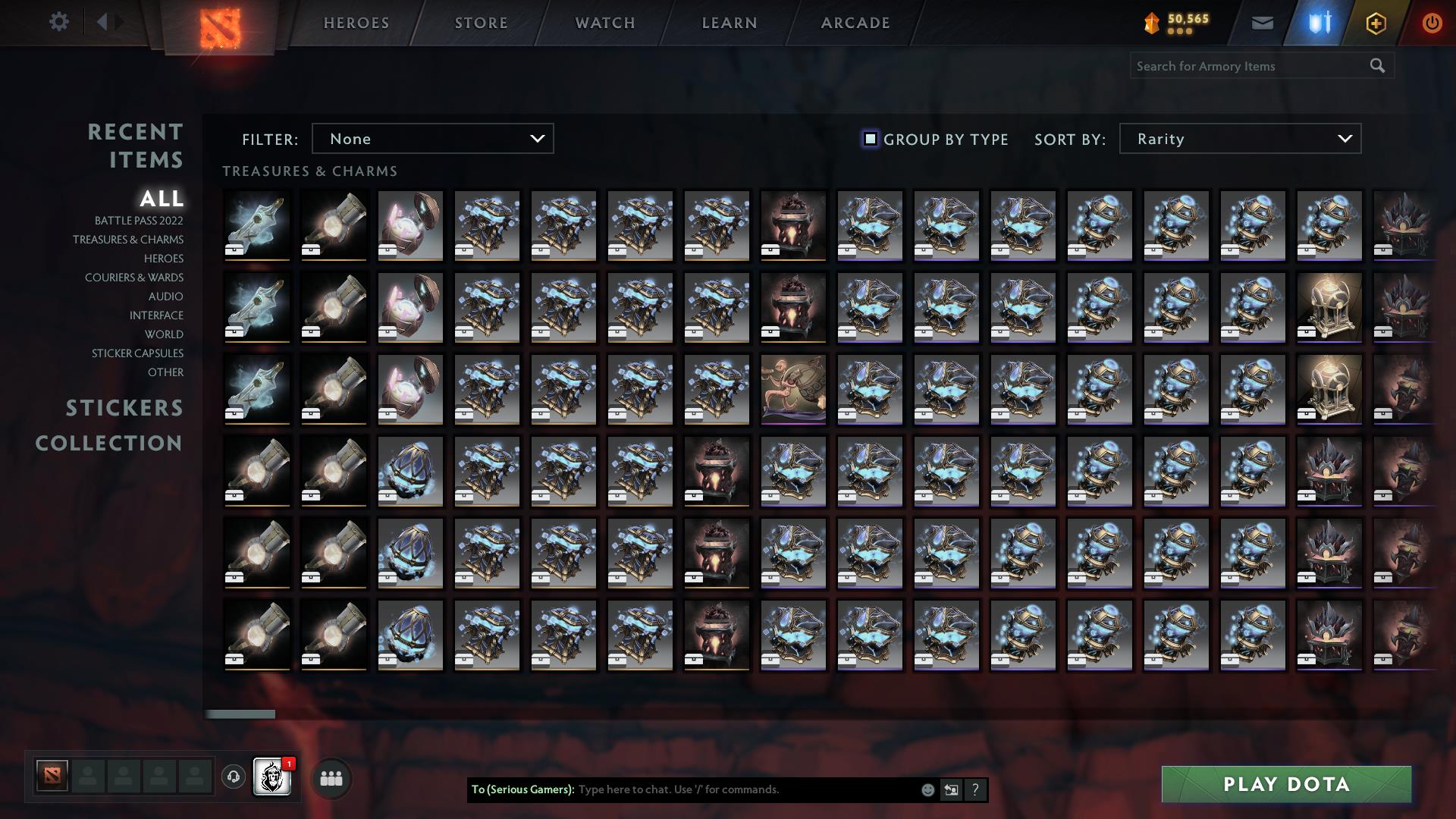
Task: Open the FILTER dropdown set to None
Action: click(x=432, y=139)
